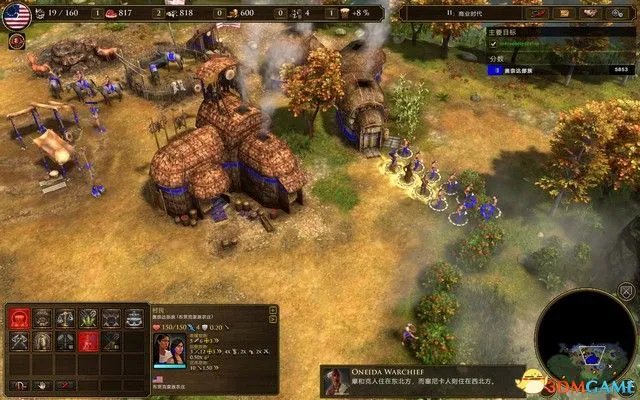This screenshot has height=400, width=640.
Task: Select the highlighted red first command icon
Action: tap(19, 318)
